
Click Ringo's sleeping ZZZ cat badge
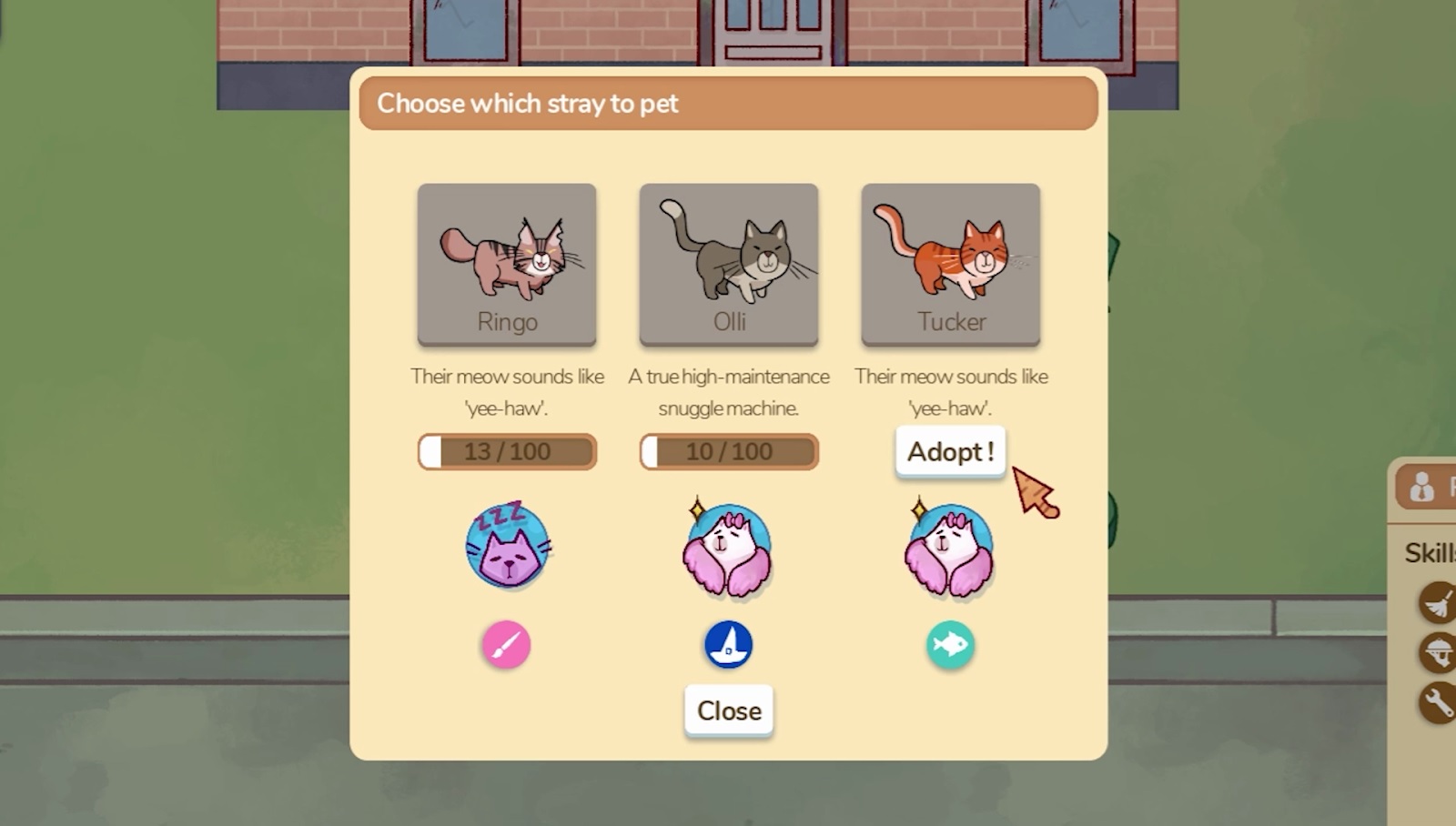(x=507, y=546)
